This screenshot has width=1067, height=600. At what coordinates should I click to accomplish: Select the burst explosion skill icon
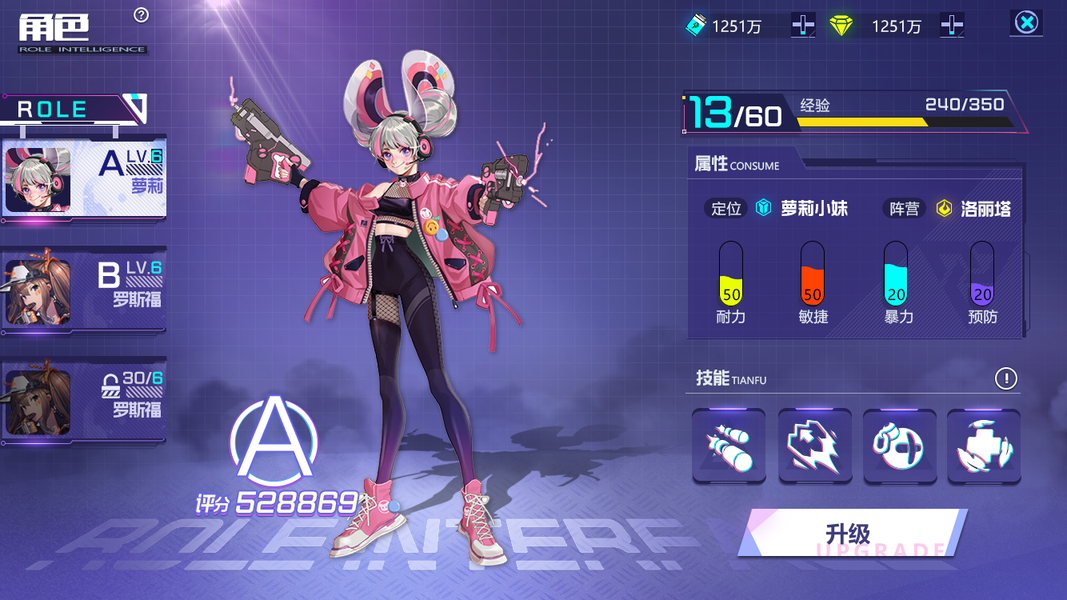point(814,447)
